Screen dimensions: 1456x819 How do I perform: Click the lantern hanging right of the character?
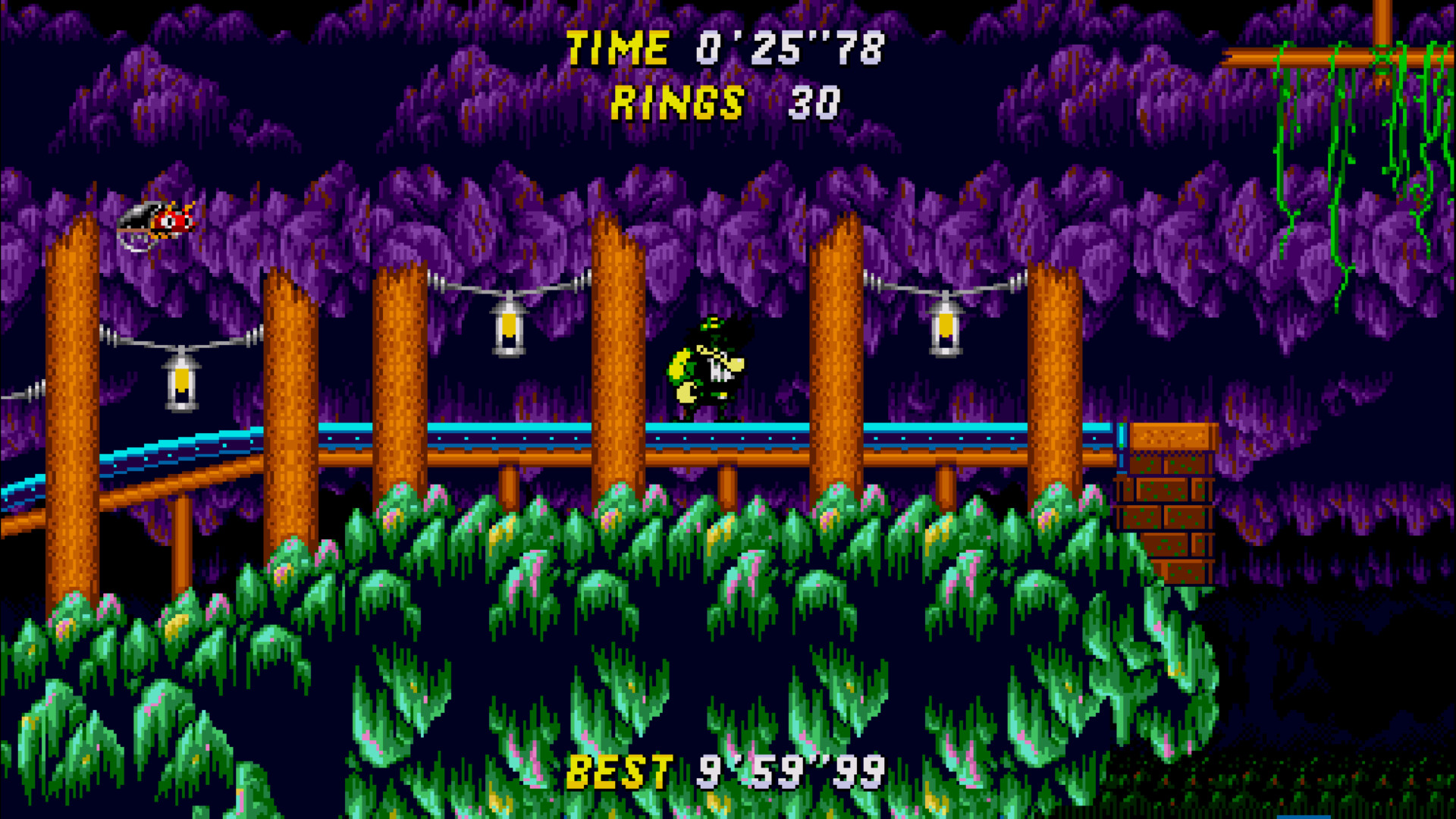[x=946, y=326]
